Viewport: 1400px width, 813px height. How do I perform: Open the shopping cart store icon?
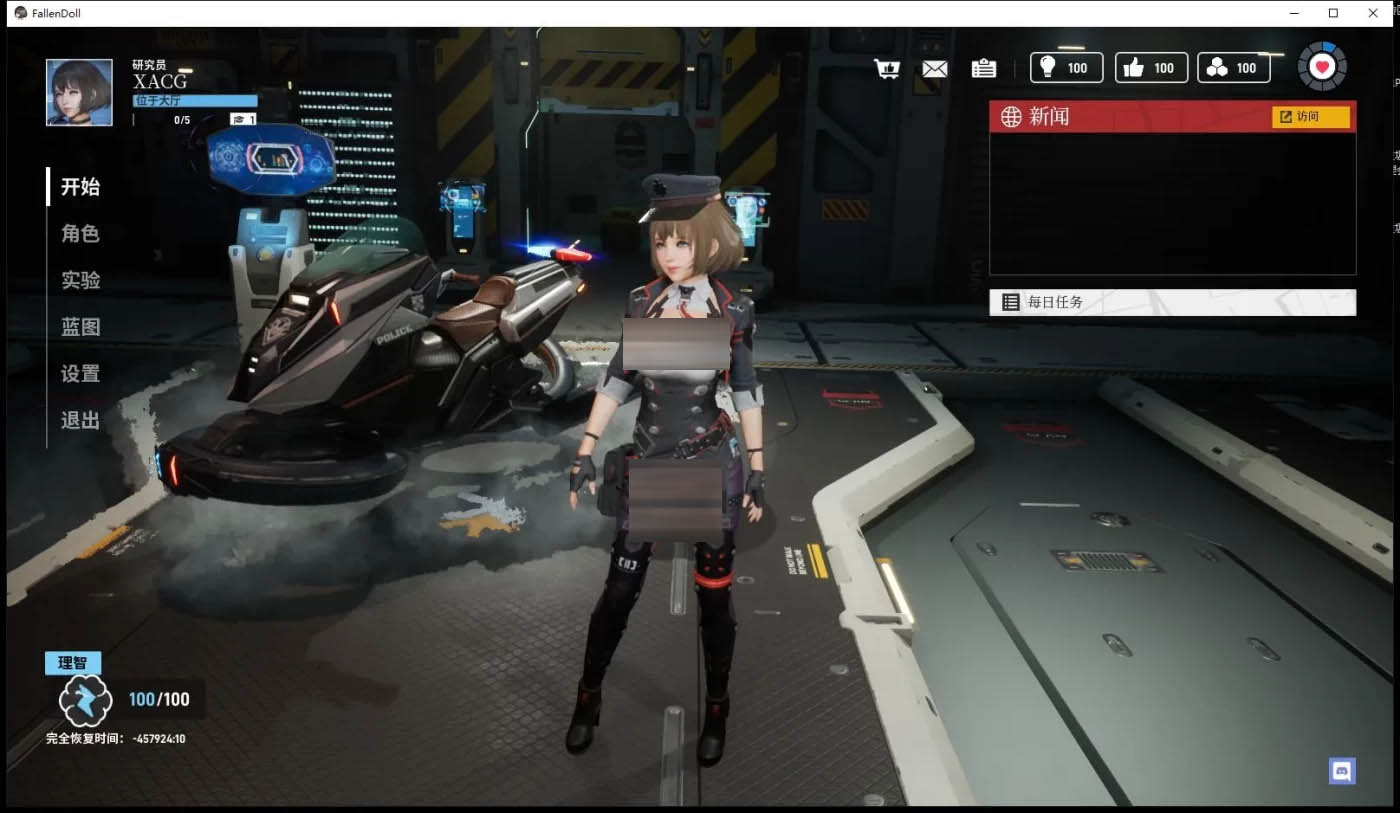tap(886, 68)
